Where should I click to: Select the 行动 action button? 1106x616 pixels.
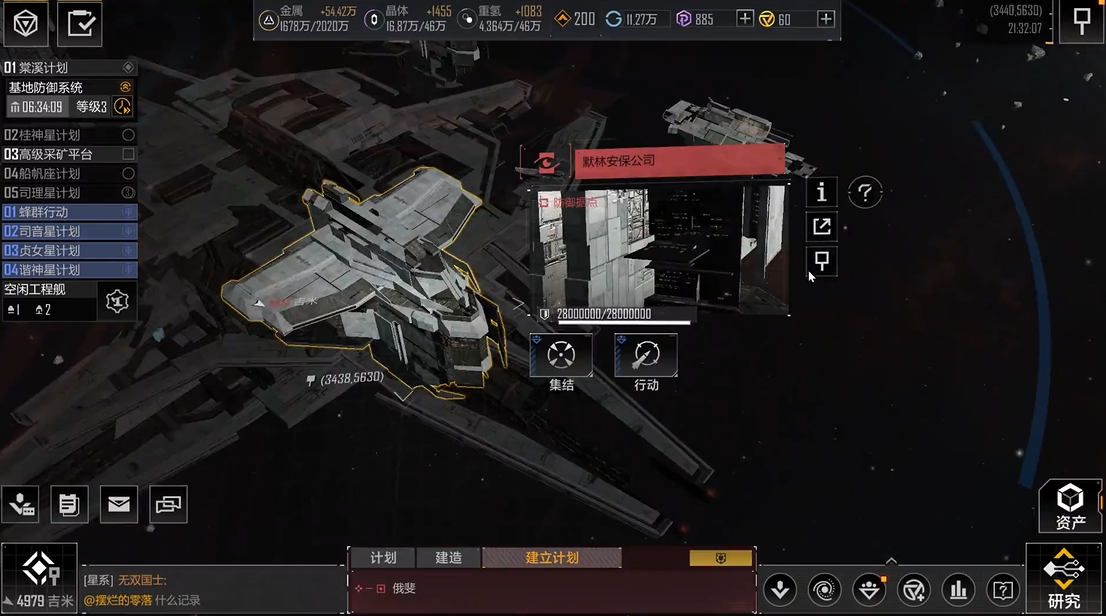[645, 355]
